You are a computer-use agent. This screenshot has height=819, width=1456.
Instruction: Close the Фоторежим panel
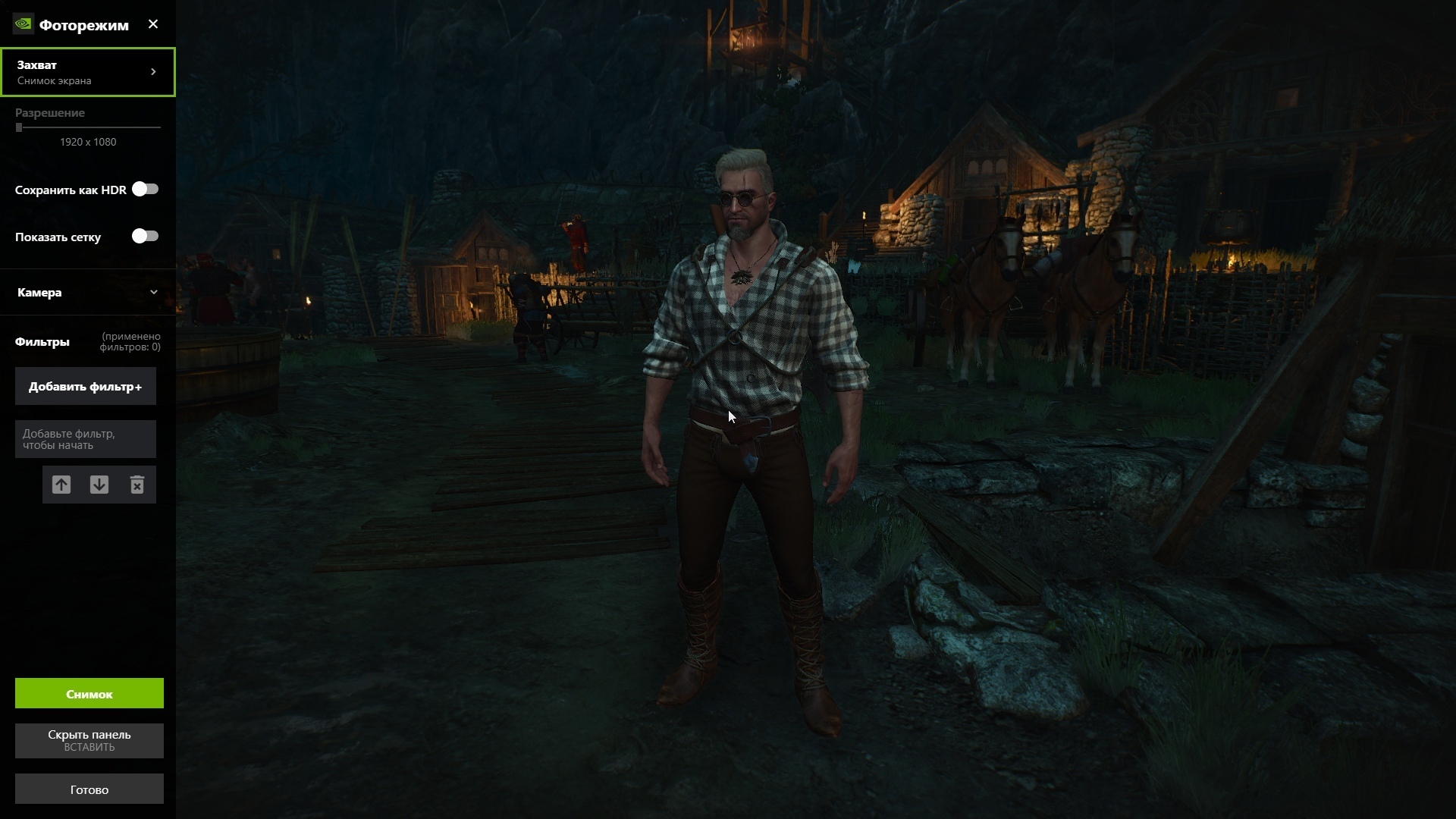[153, 24]
